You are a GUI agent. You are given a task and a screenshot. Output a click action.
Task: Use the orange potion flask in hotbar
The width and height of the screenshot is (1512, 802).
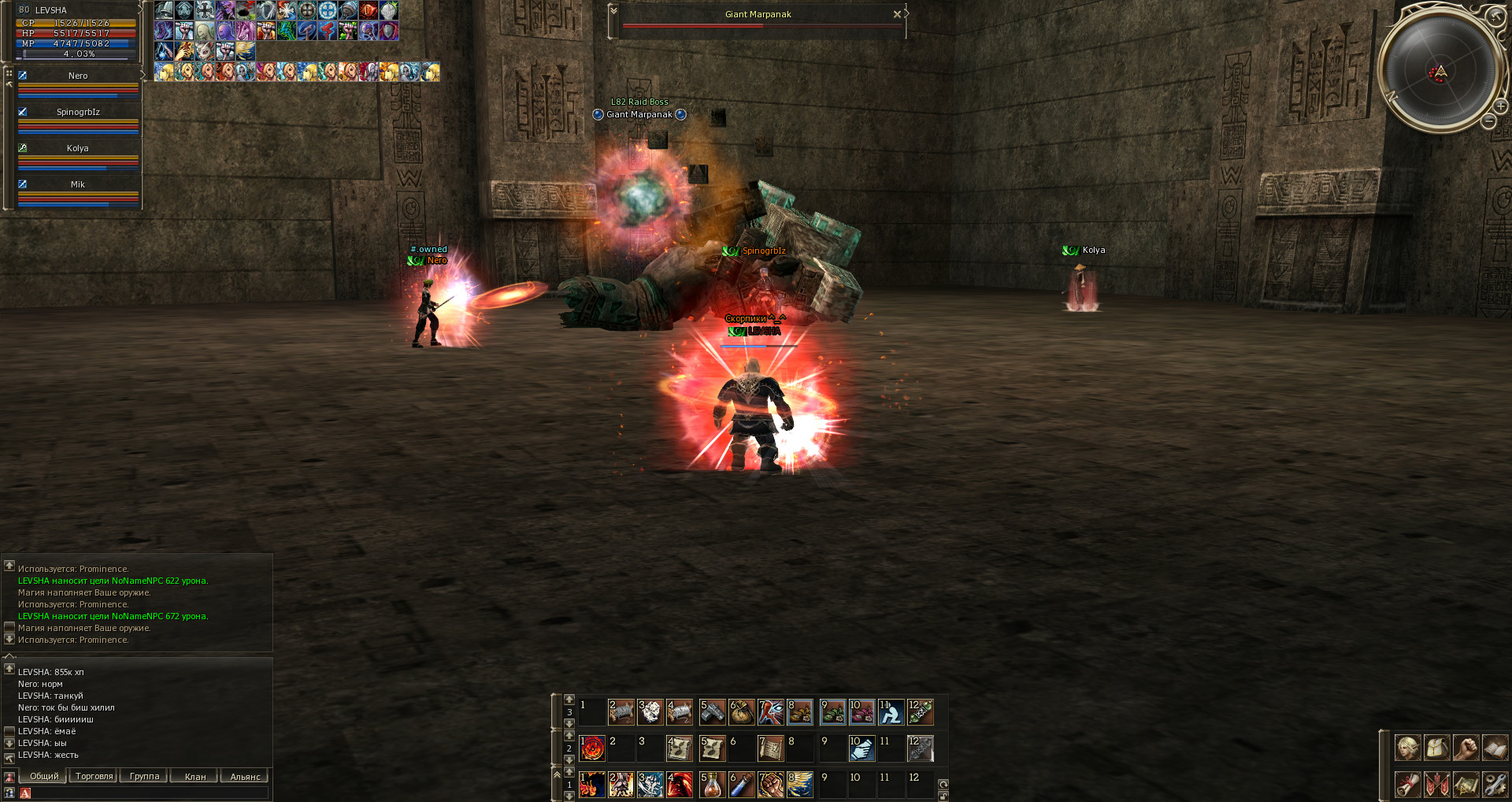[712, 785]
